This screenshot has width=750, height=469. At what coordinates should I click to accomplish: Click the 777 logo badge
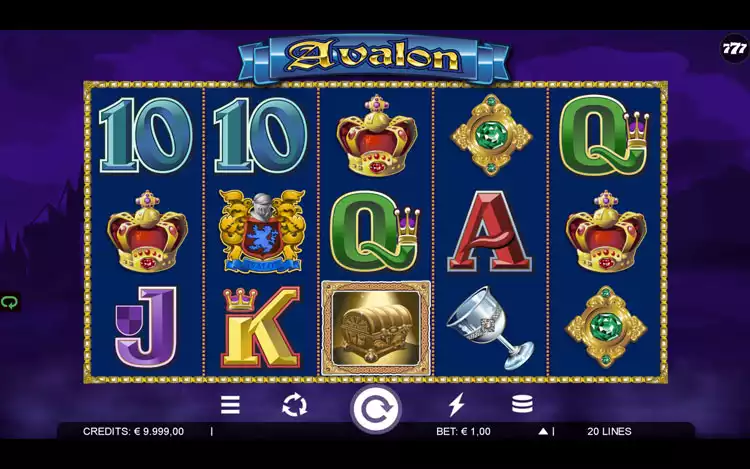point(735,48)
